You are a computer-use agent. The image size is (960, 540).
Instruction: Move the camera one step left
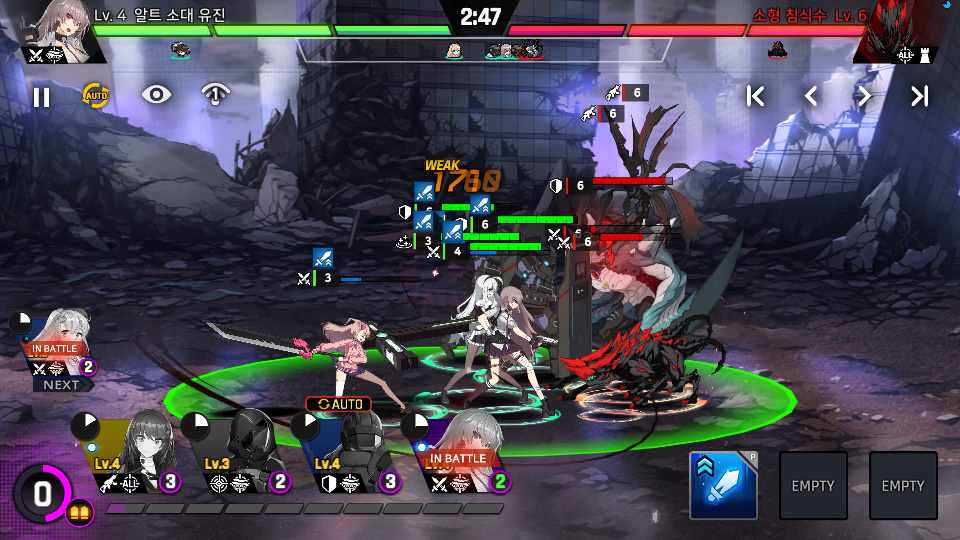tap(811, 96)
